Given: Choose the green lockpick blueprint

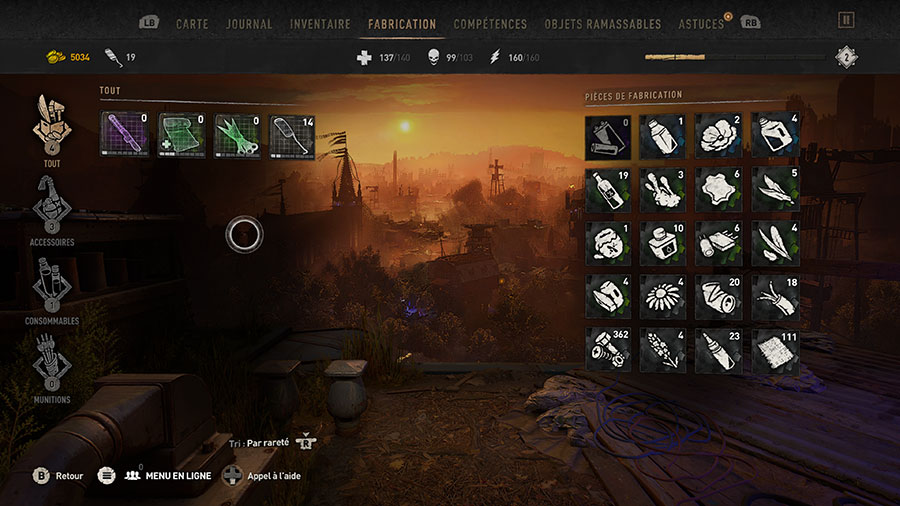Looking at the screenshot, I should click(238, 136).
